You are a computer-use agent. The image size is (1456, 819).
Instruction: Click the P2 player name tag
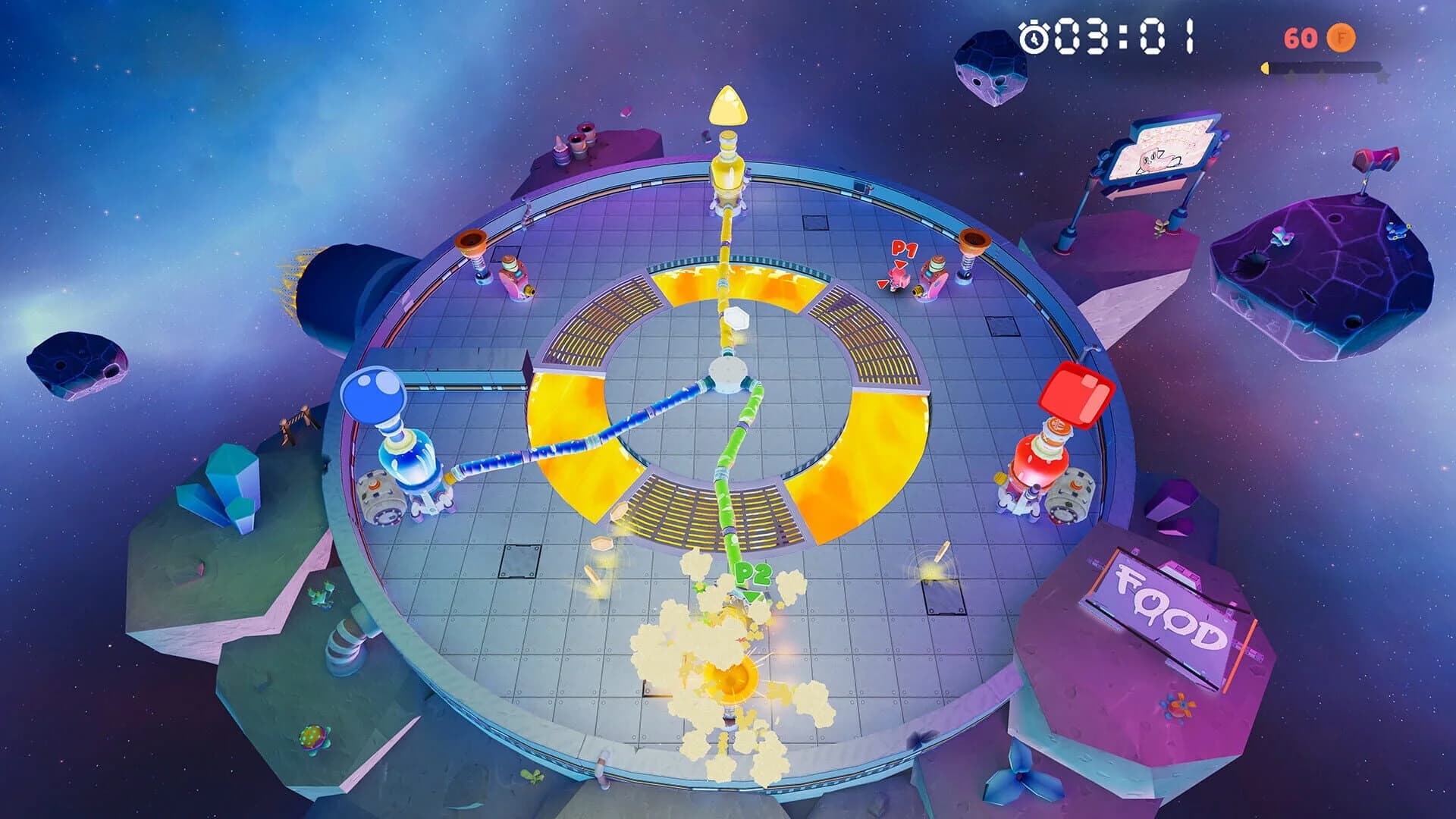click(x=752, y=574)
